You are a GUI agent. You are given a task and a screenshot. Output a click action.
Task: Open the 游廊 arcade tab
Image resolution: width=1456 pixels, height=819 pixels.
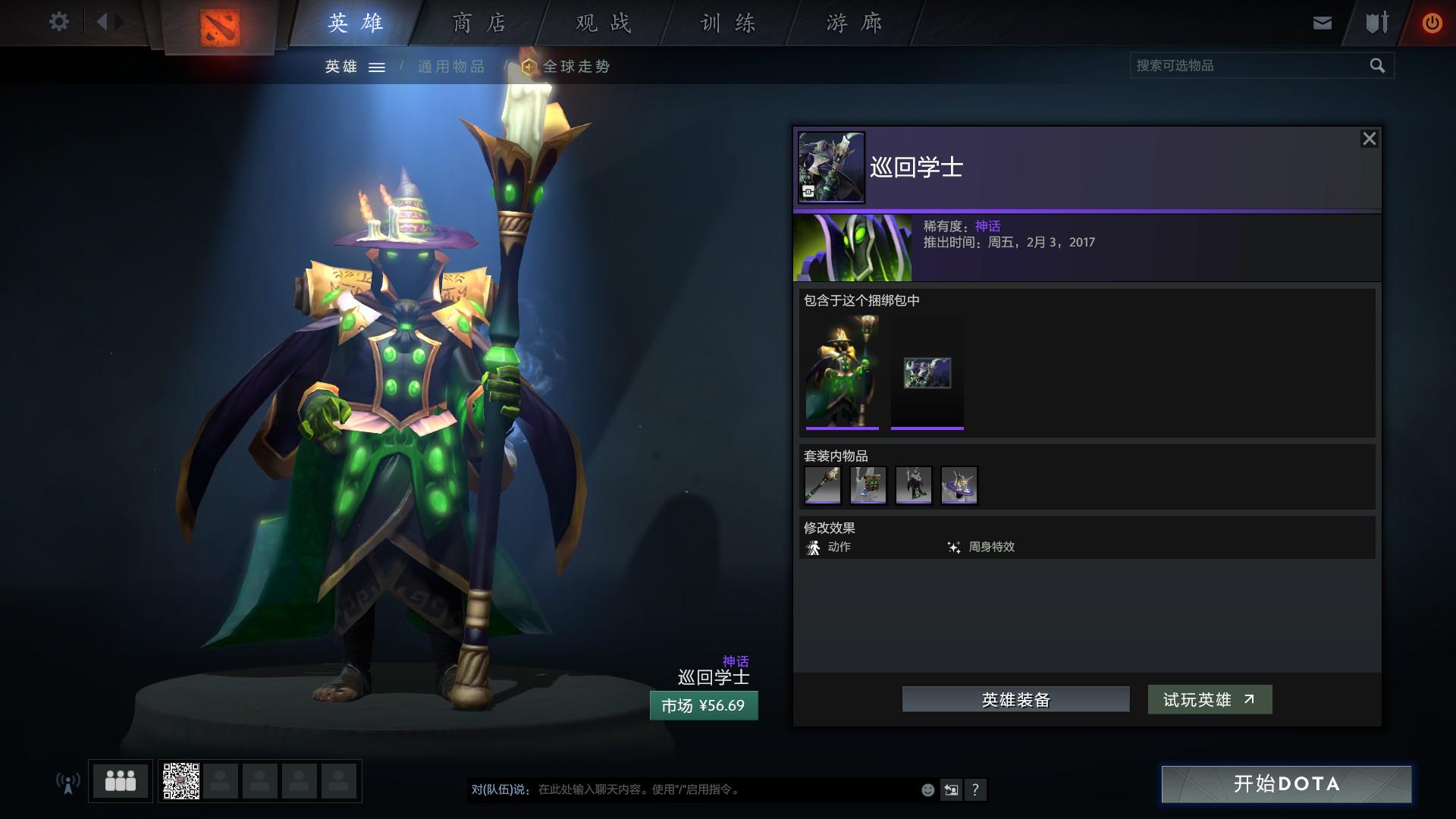pyautogui.click(x=854, y=24)
